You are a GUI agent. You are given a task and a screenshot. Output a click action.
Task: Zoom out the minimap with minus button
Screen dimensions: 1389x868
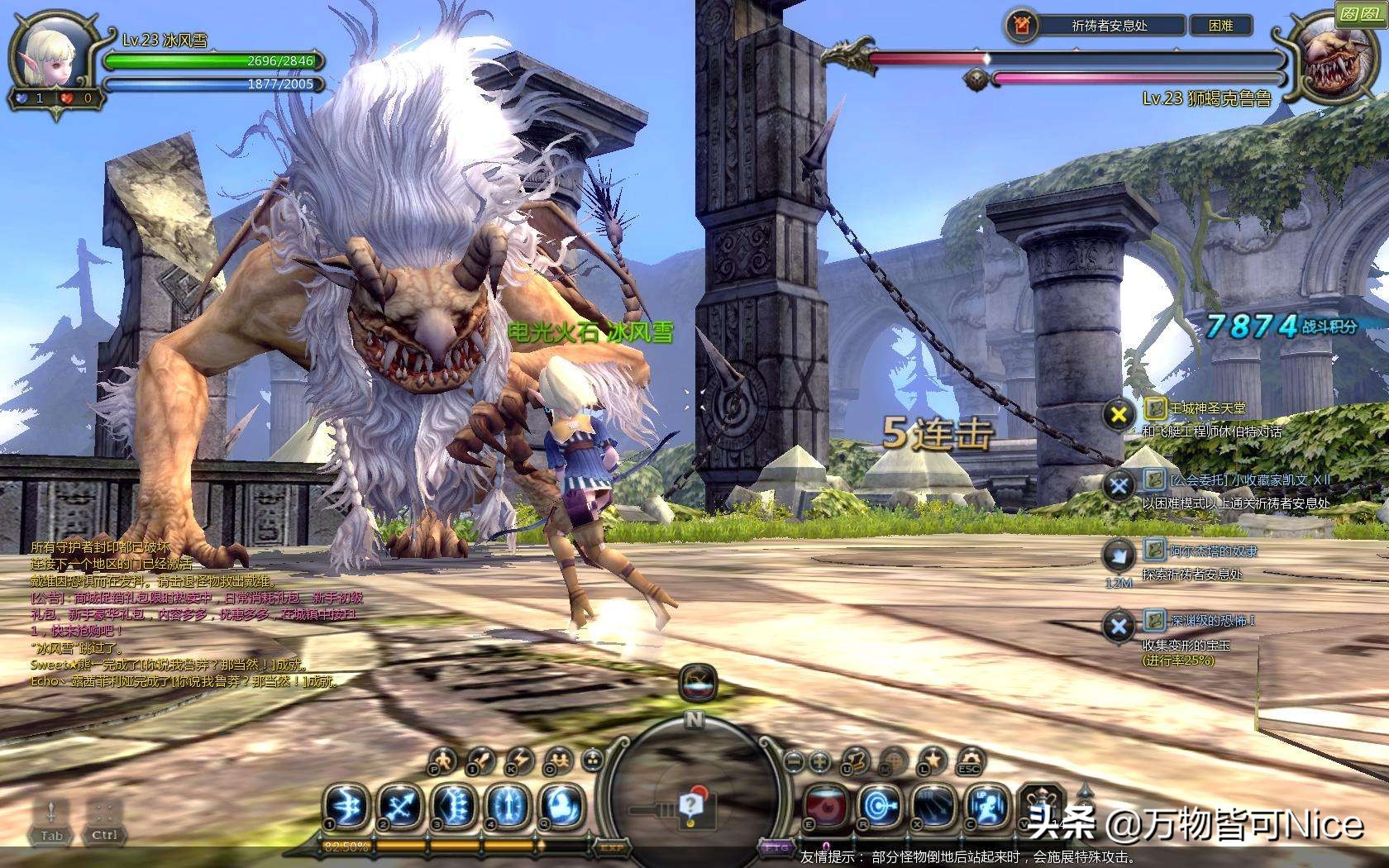tap(793, 761)
